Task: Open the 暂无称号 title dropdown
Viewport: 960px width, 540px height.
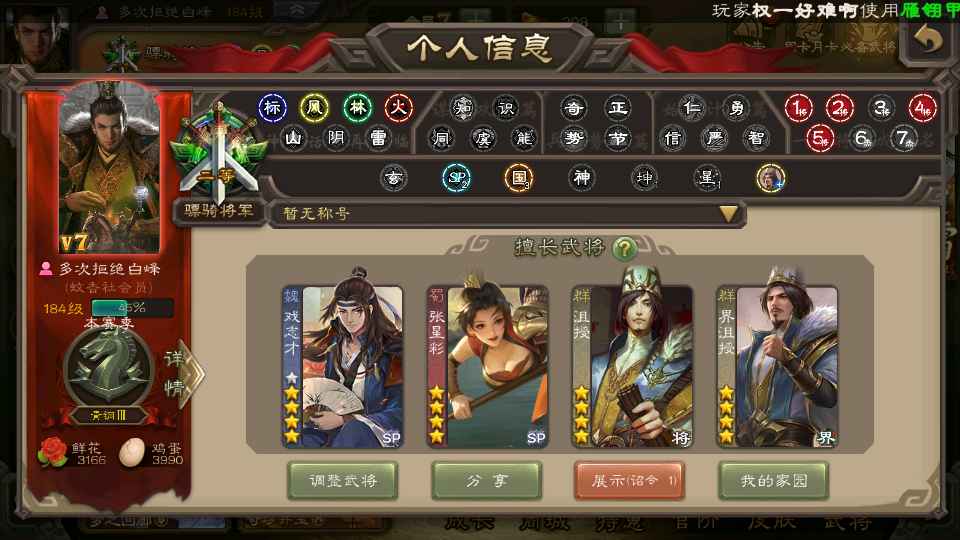Action: tap(729, 213)
